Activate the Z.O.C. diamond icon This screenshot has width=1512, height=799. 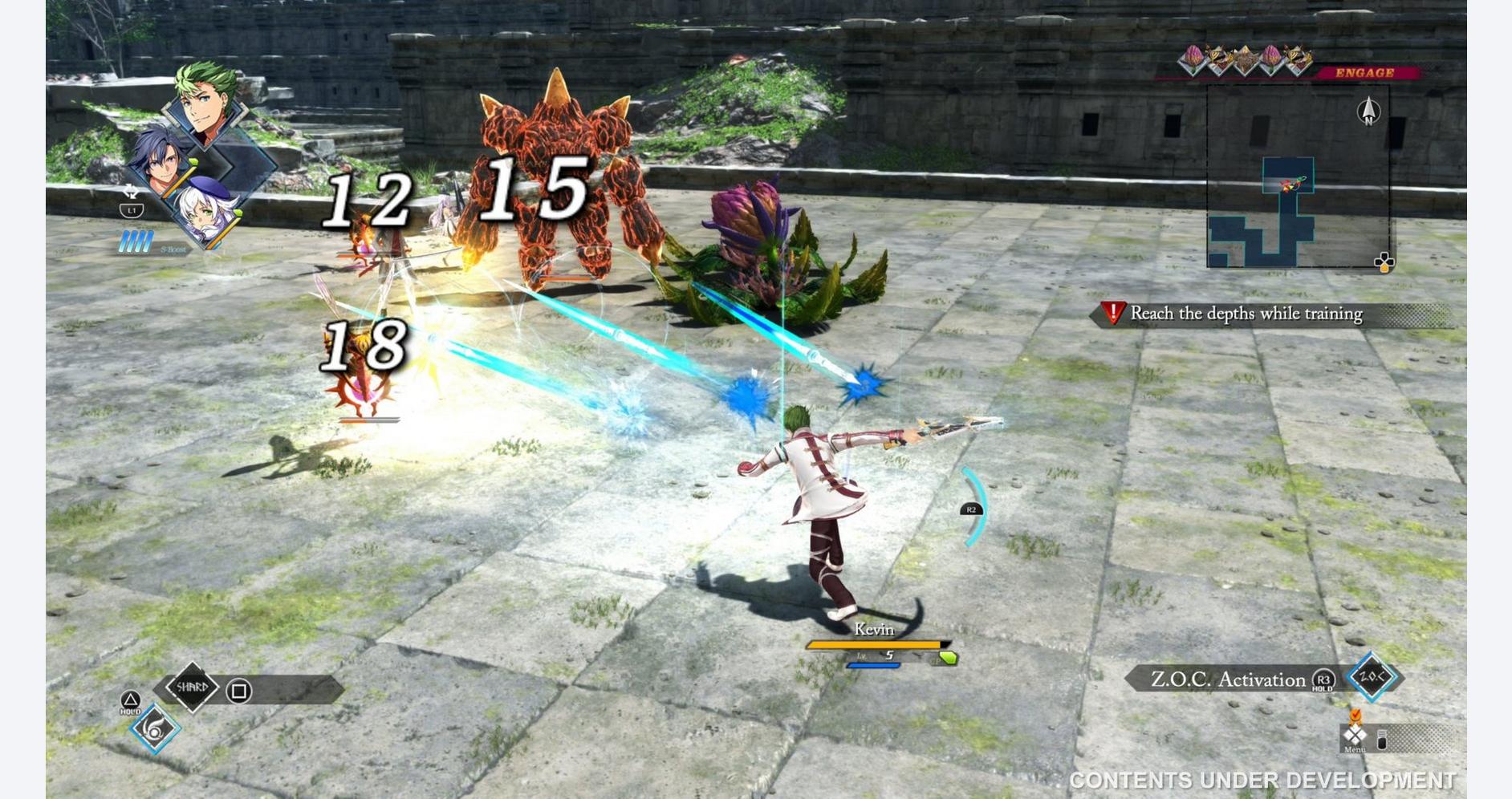(x=1372, y=677)
